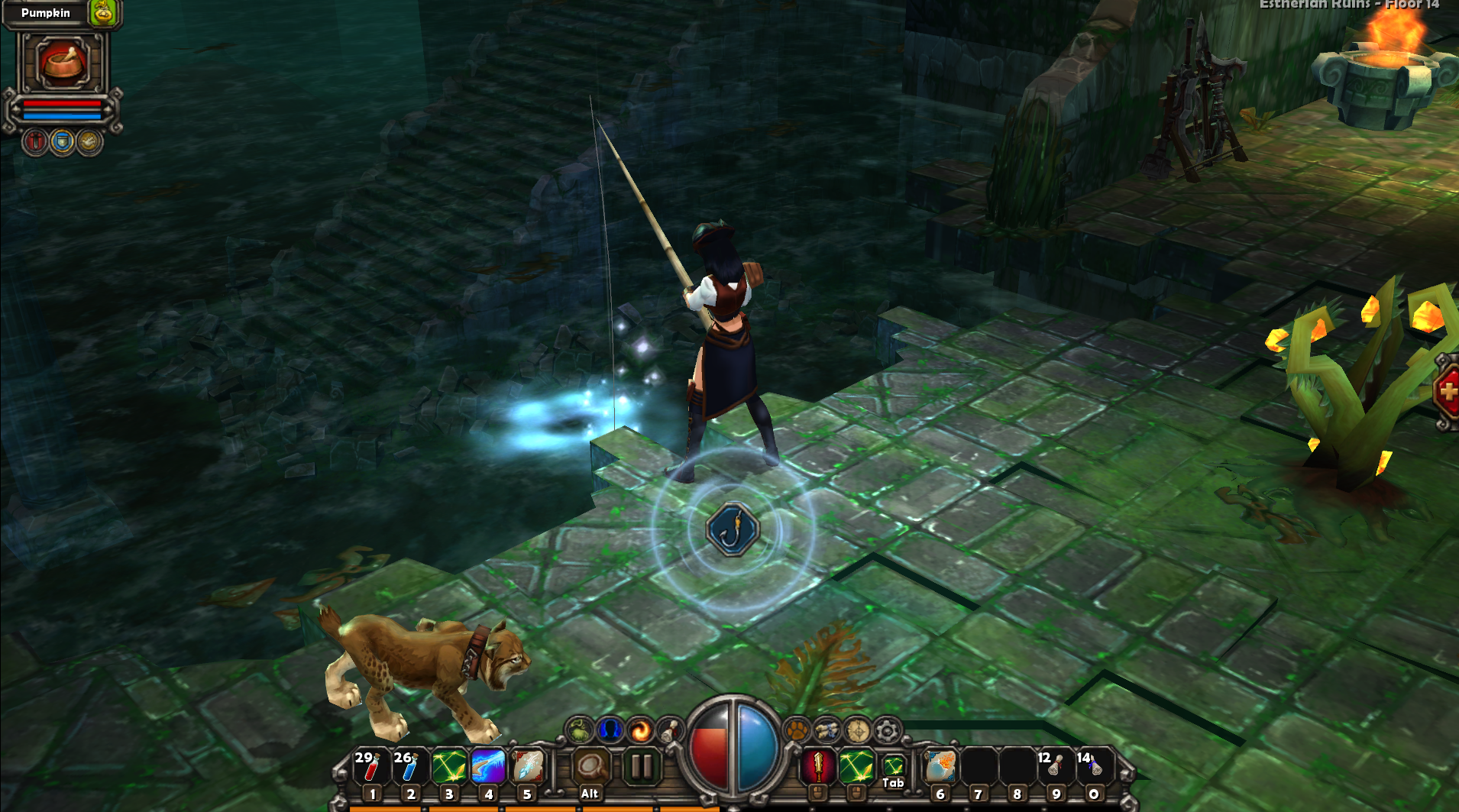1459x812 pixels.
Task: Open the map with the compass icon
Action: pyautogui.click(x=857, y=730)
